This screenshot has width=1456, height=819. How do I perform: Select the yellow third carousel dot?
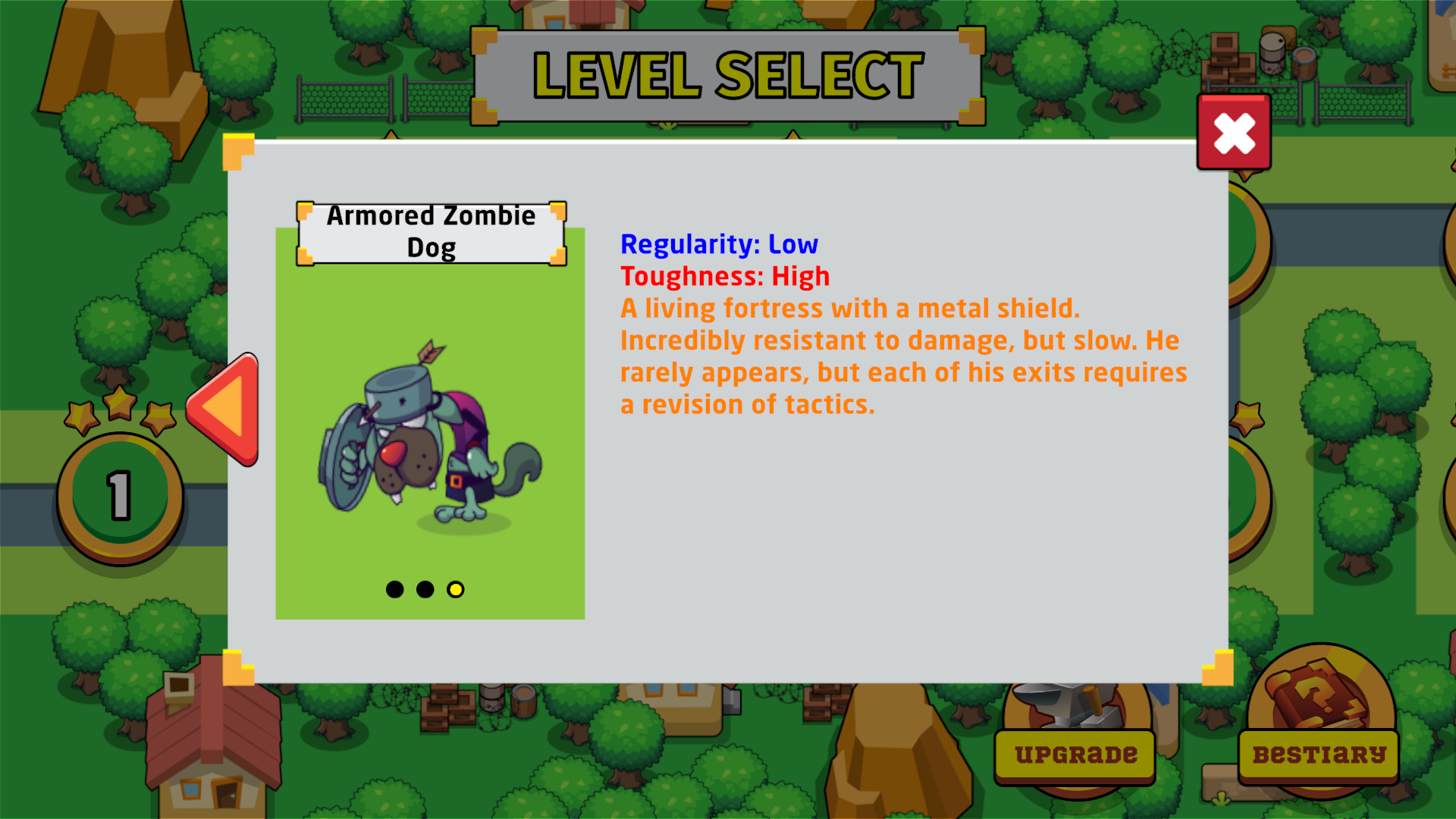[456, 589]
